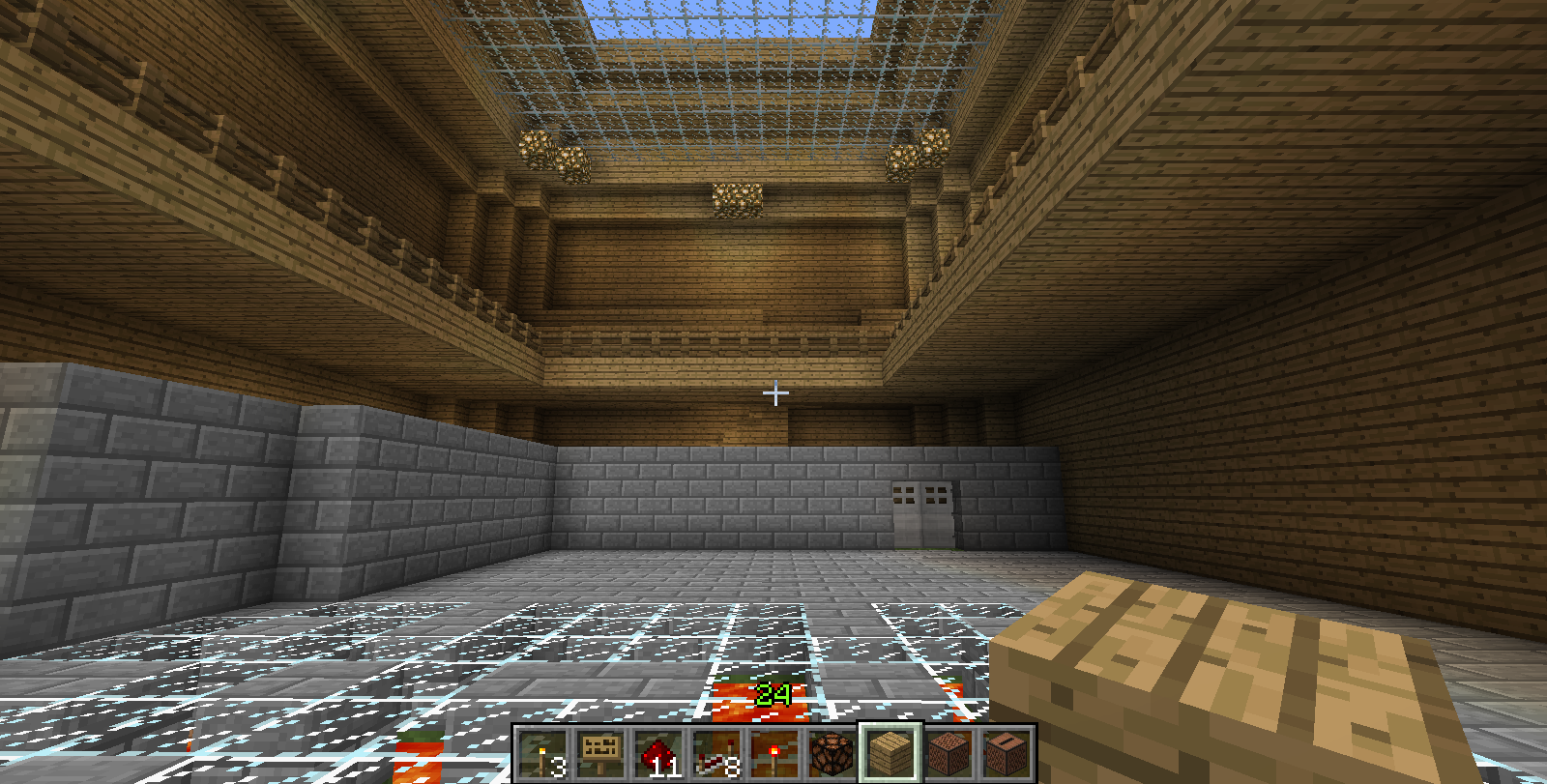Select the jukebox in the last slot

pyautogui.click(x=1007, y=754)
